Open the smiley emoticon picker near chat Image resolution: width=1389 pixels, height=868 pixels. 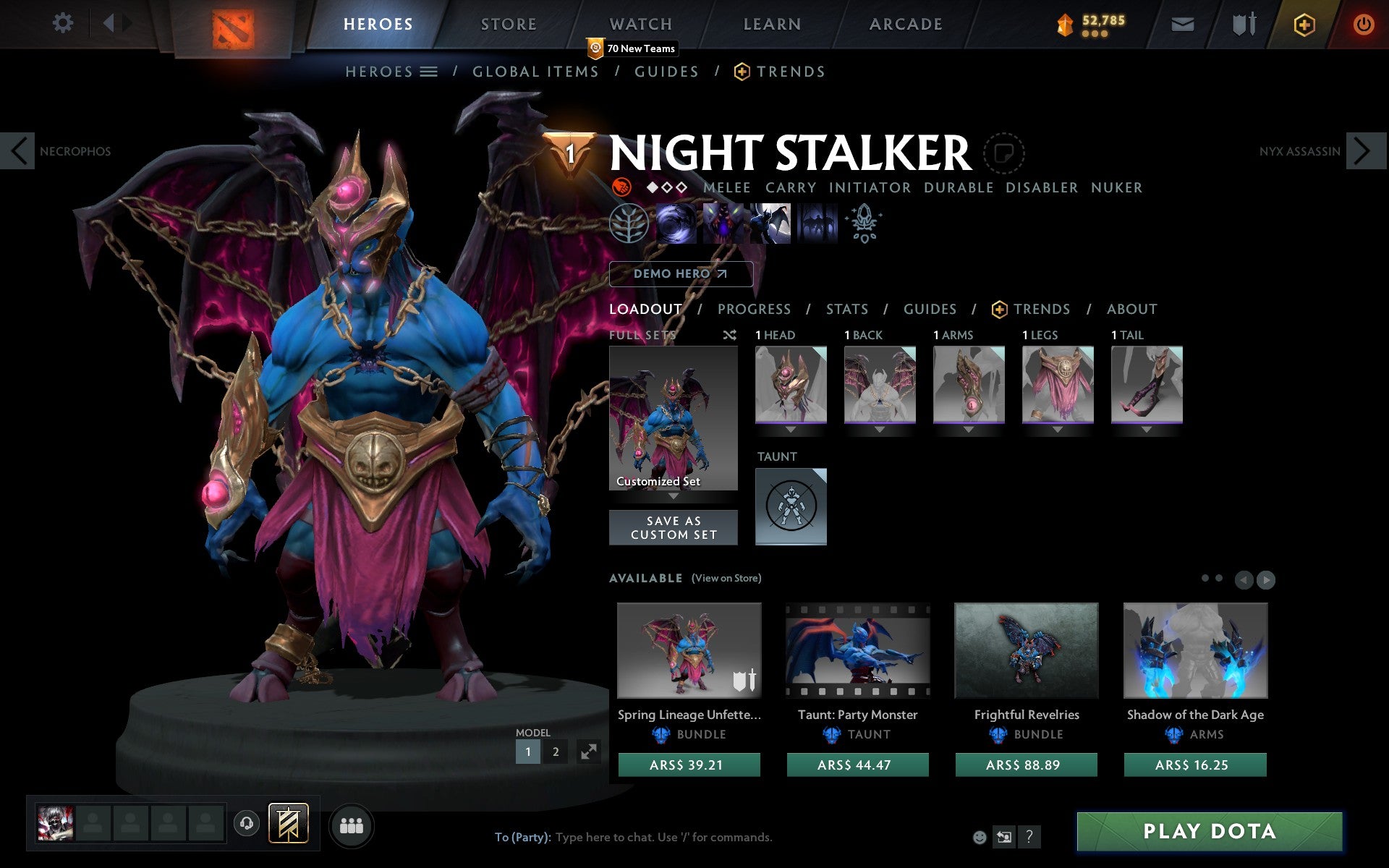tap(981, 838)
